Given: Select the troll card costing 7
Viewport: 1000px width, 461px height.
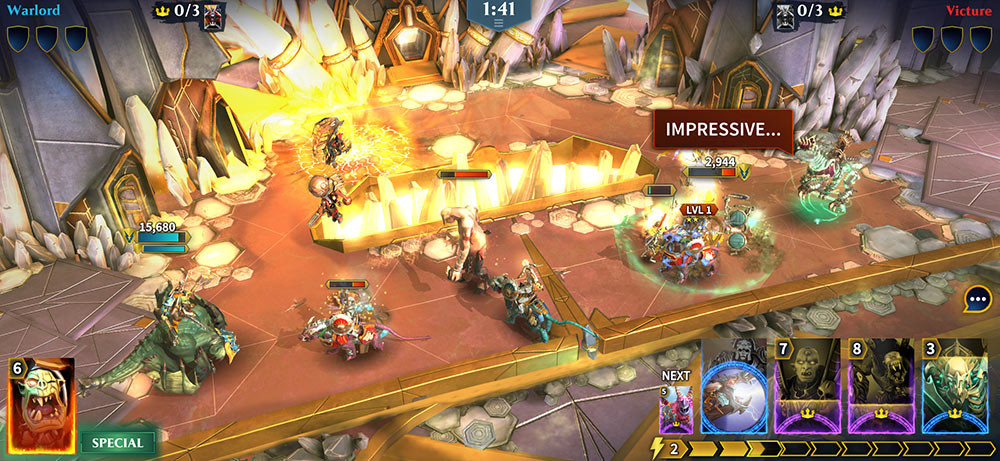Looking at the screenshot, I should [807, 386].
